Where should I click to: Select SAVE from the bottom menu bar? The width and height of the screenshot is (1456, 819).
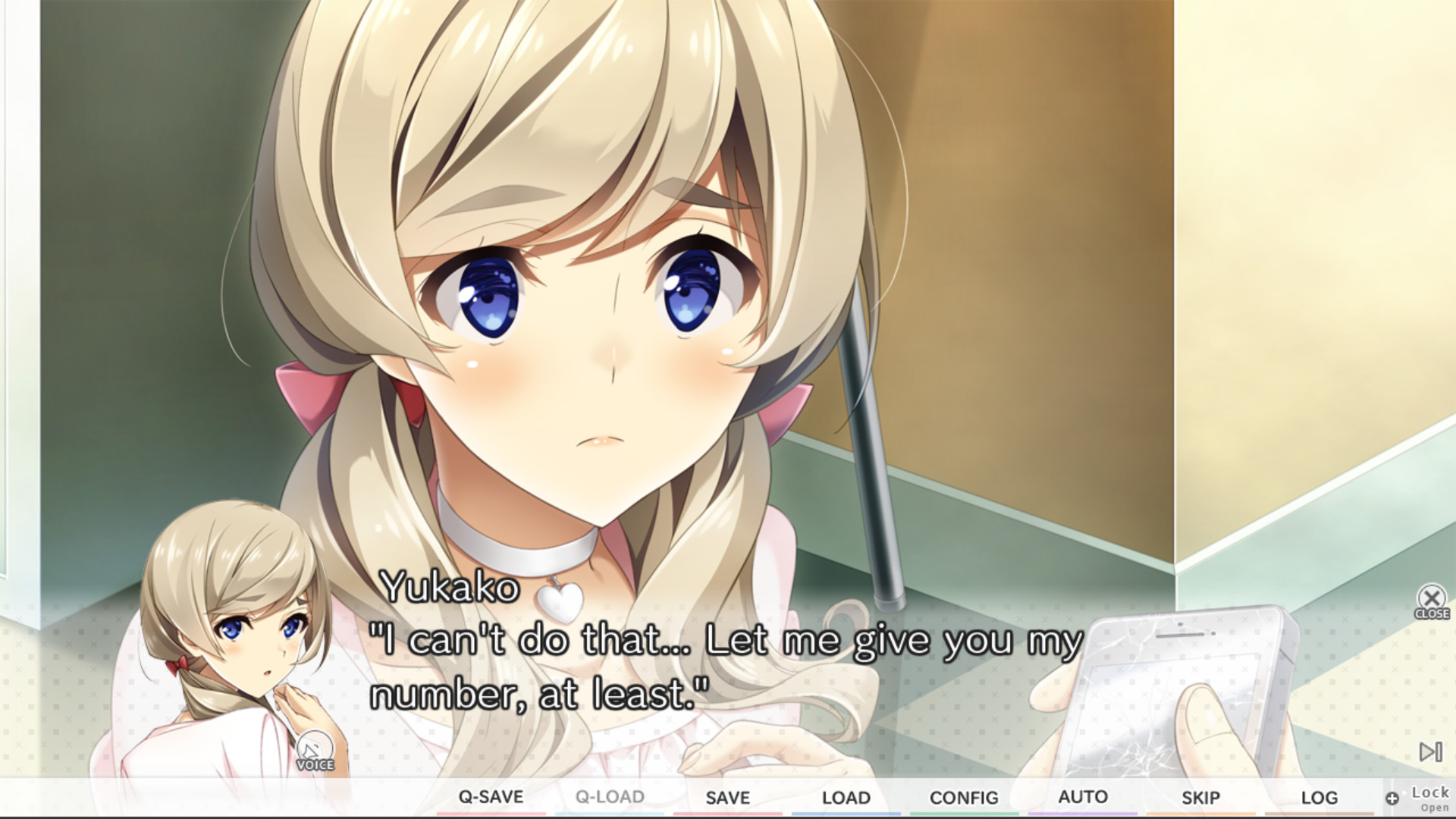pos(728,797)
